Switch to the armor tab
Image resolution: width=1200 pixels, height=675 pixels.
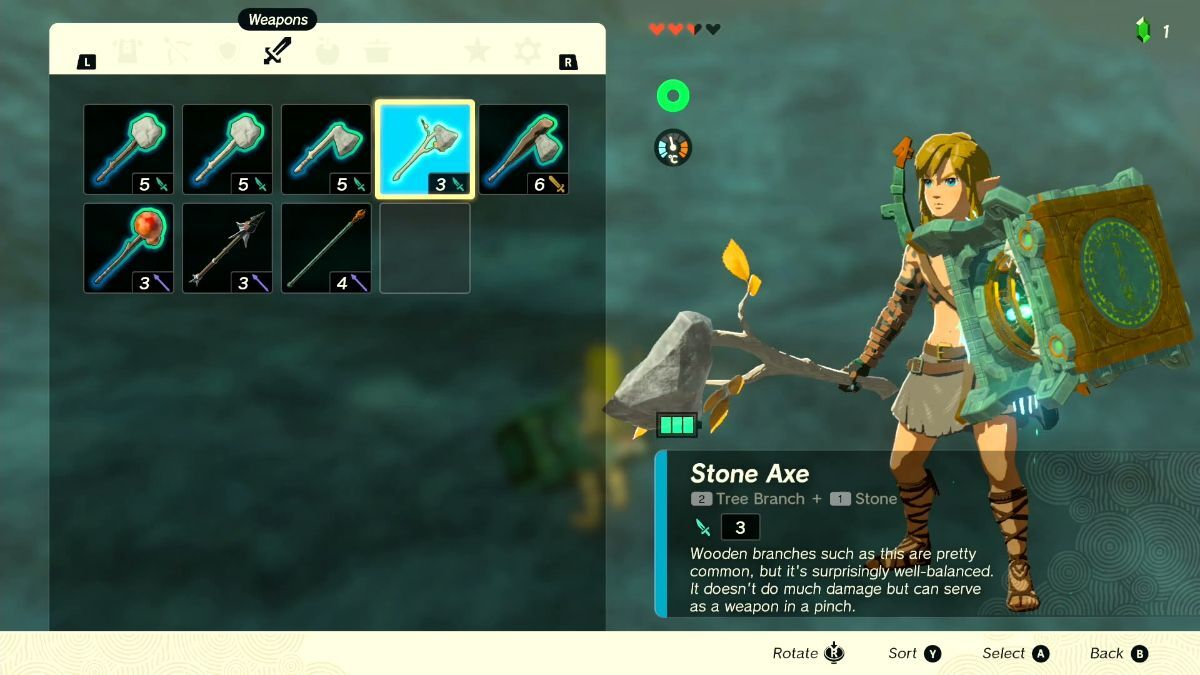(x=127, y=51)
